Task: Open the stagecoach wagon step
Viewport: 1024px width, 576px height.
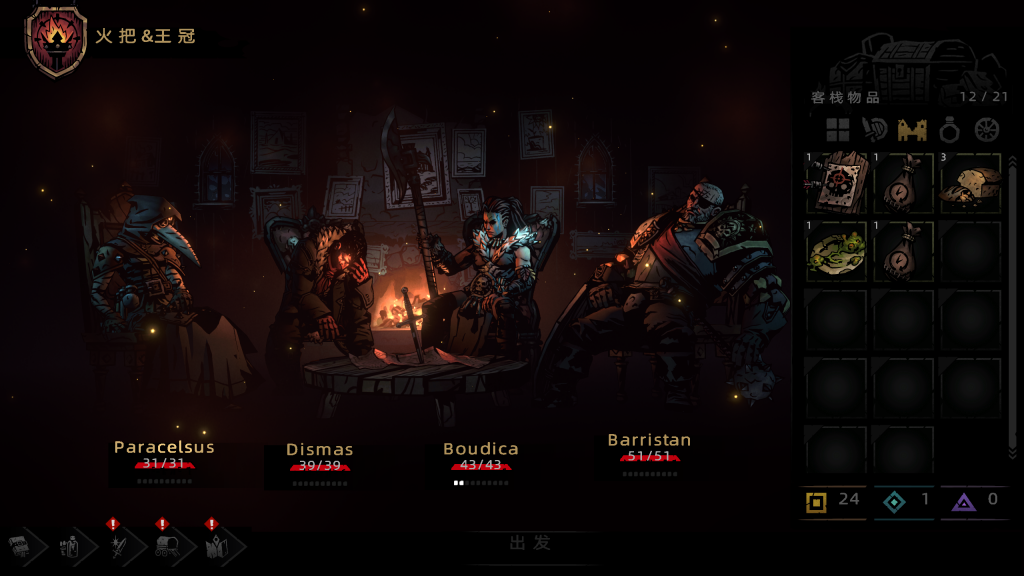Action: tap(167, 546)
